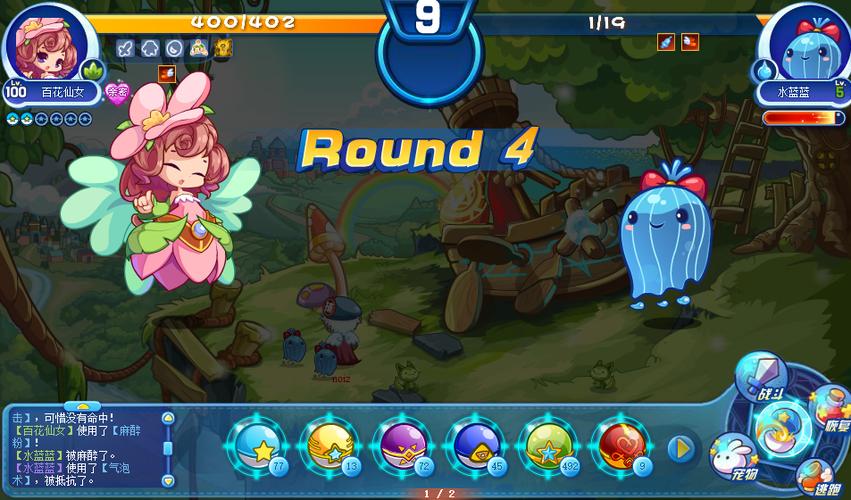
Task: Open the 恢复 (Recover) items menu
Action: point(828,407)
